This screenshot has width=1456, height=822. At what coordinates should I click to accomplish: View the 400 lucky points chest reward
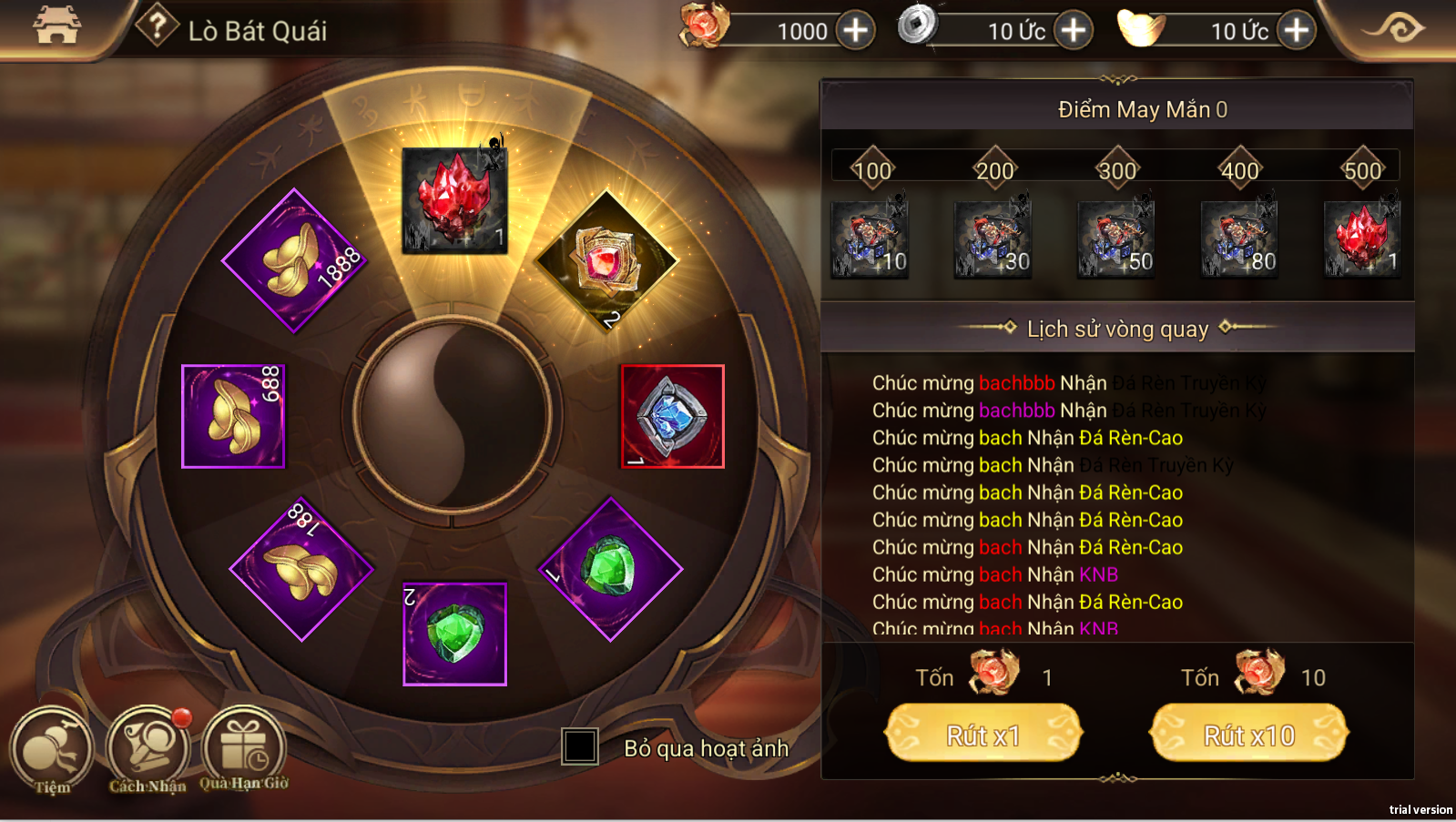tap(1239, 238)
